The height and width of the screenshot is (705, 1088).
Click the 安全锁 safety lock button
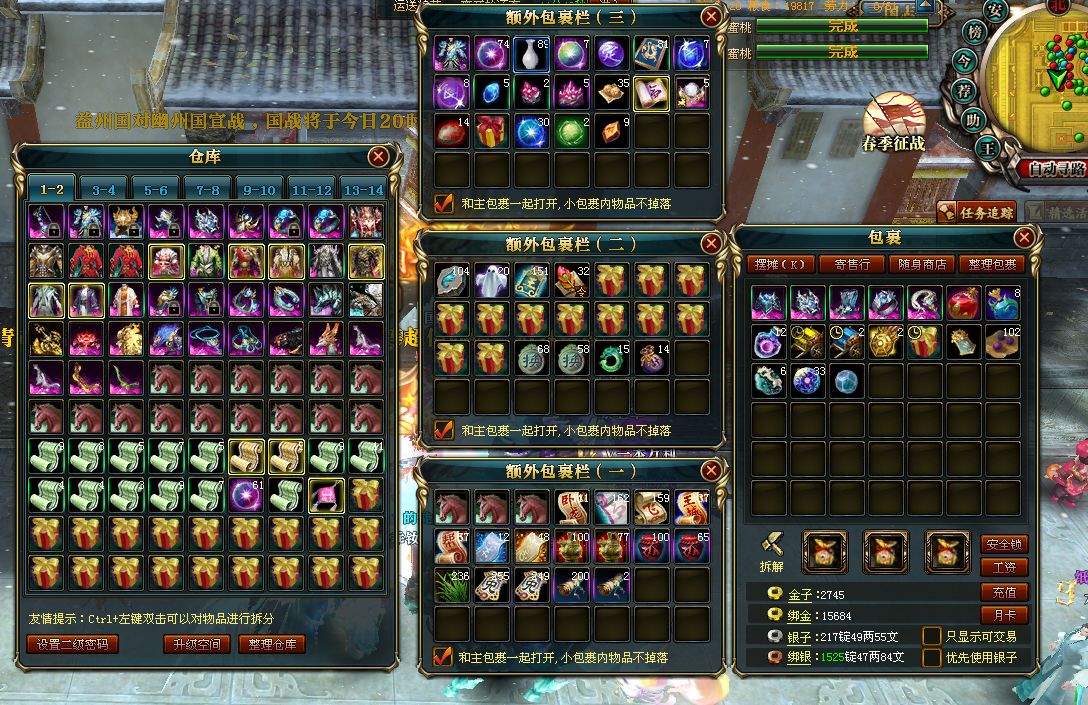(x=1004, y=544)
